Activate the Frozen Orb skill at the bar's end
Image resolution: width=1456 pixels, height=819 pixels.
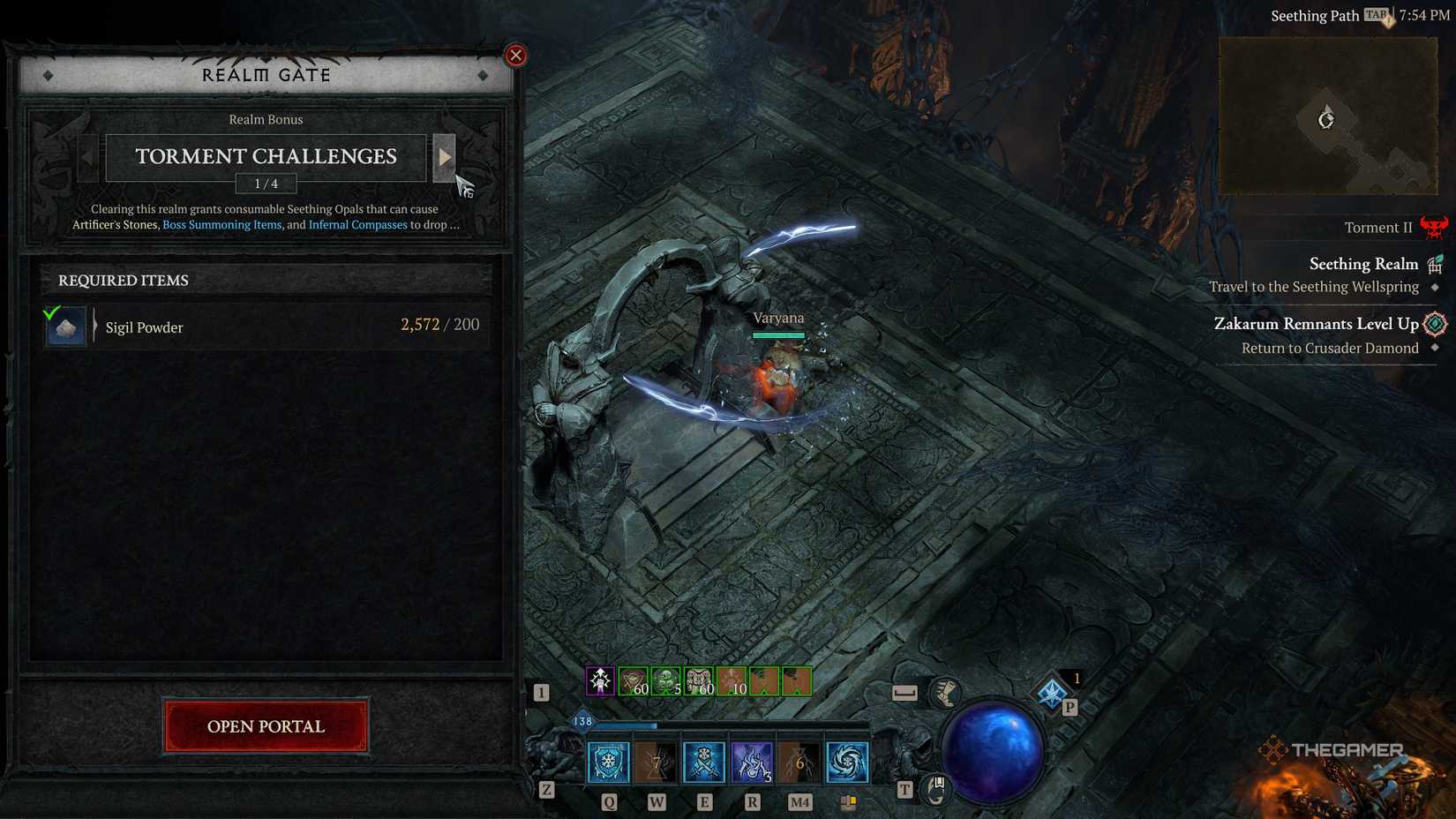847,763
